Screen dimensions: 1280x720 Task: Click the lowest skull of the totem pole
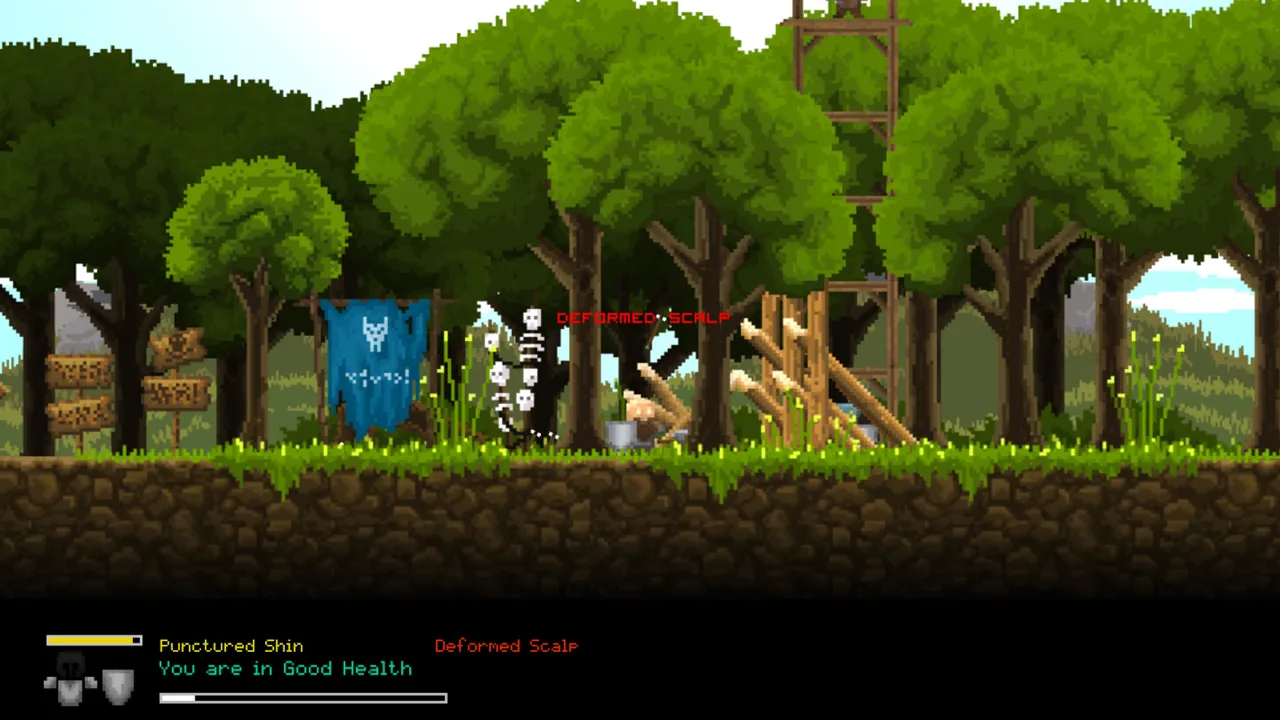pos(524,398)
